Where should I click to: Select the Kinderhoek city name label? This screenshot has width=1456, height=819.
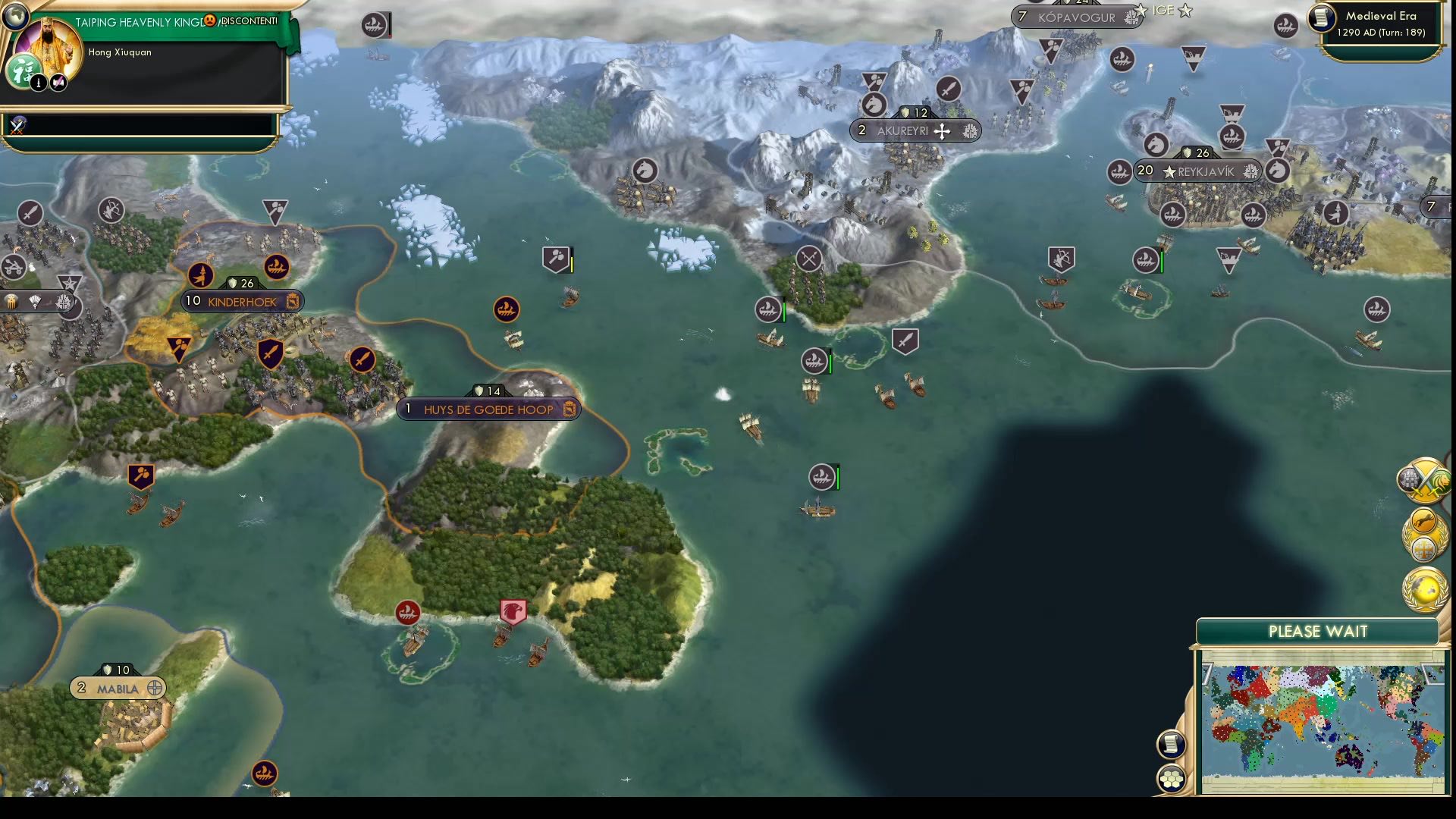(241, 301)
